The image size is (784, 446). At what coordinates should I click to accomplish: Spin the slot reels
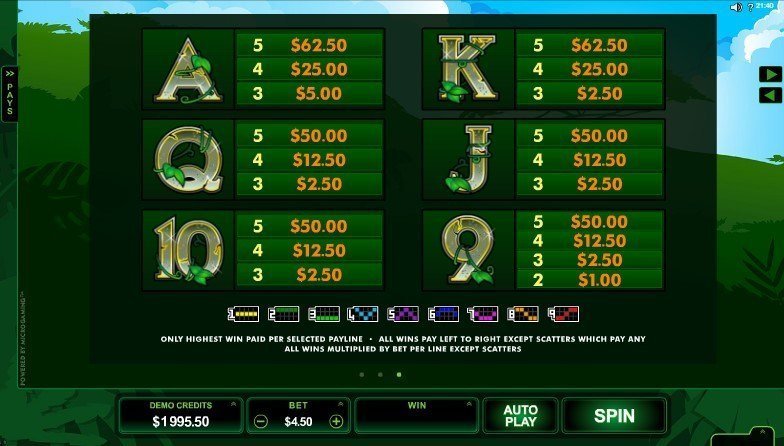(614, 414)
